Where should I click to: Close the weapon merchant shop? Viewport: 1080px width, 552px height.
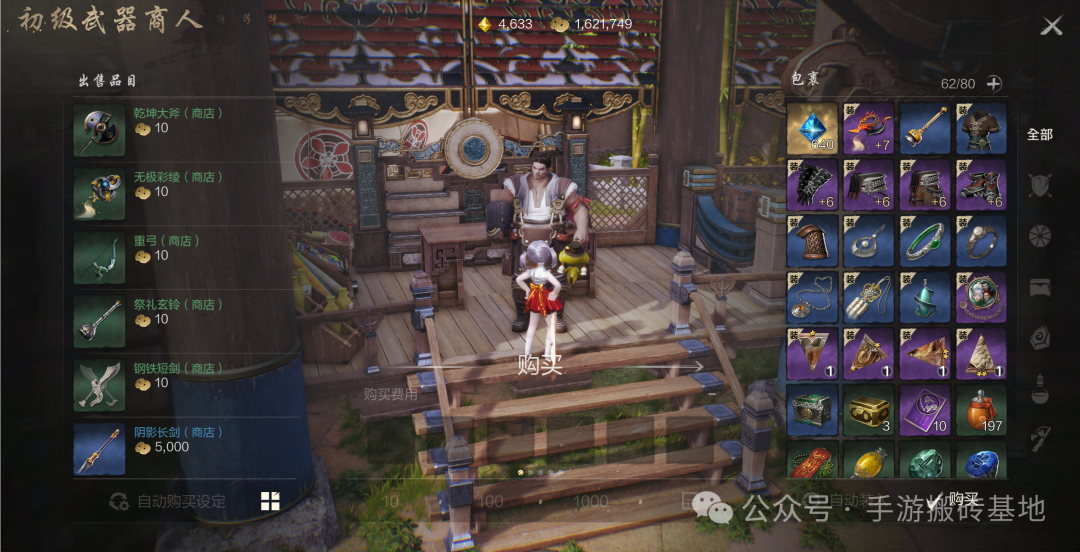point(1051,26)
